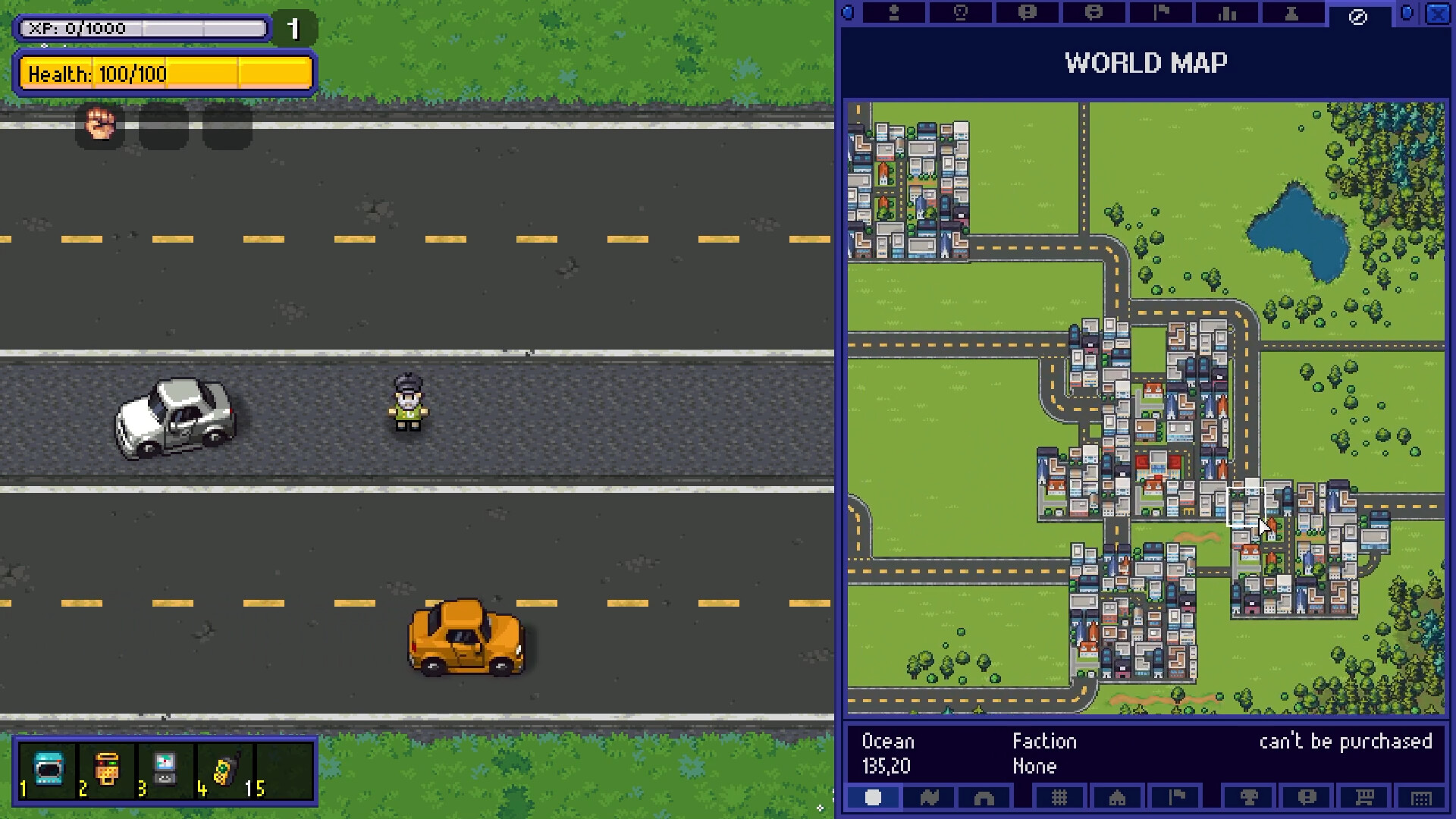Select the fist attack icon

[101, 126]
